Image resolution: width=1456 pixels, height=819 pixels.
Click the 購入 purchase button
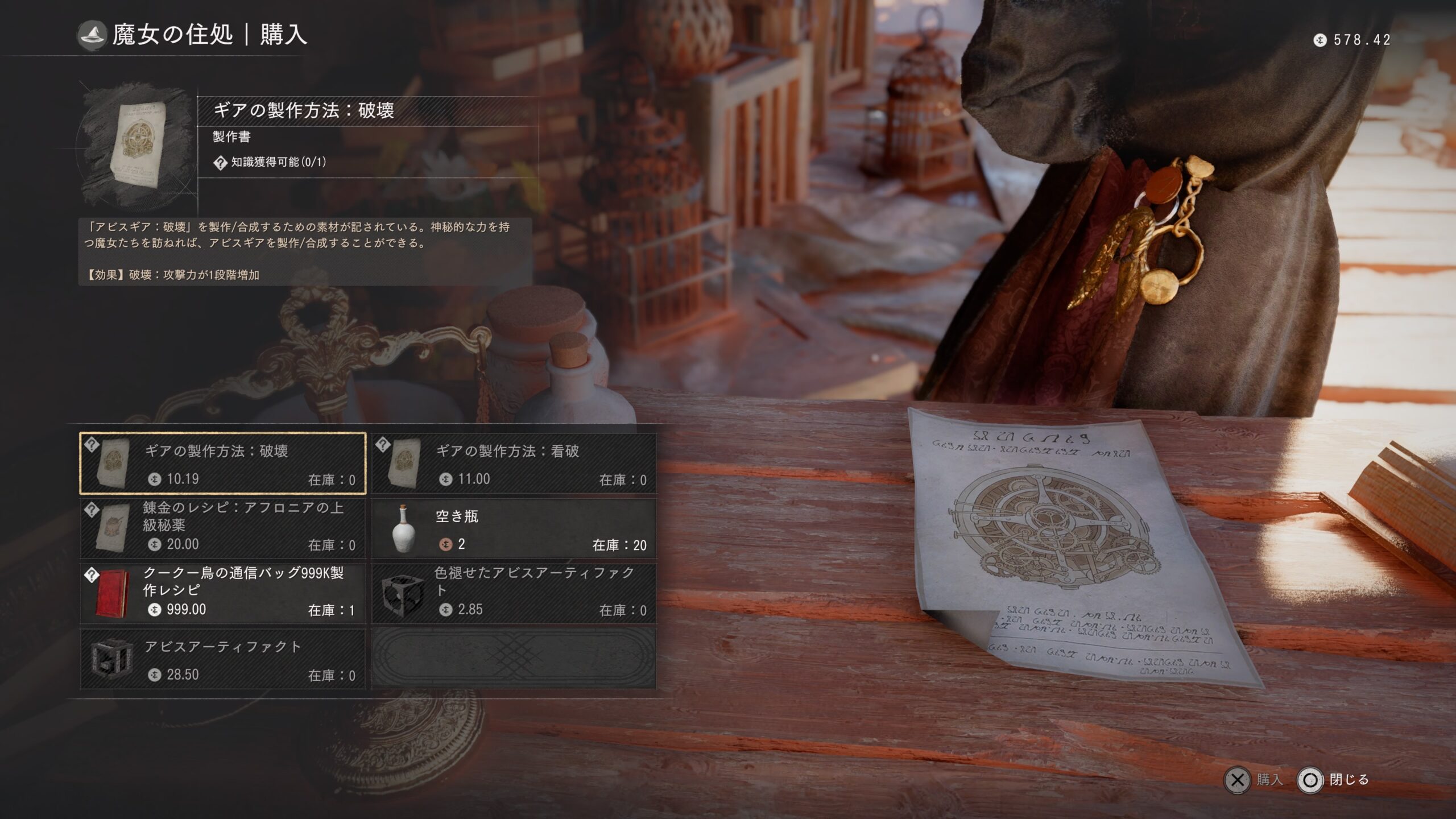click(1253, 780)
